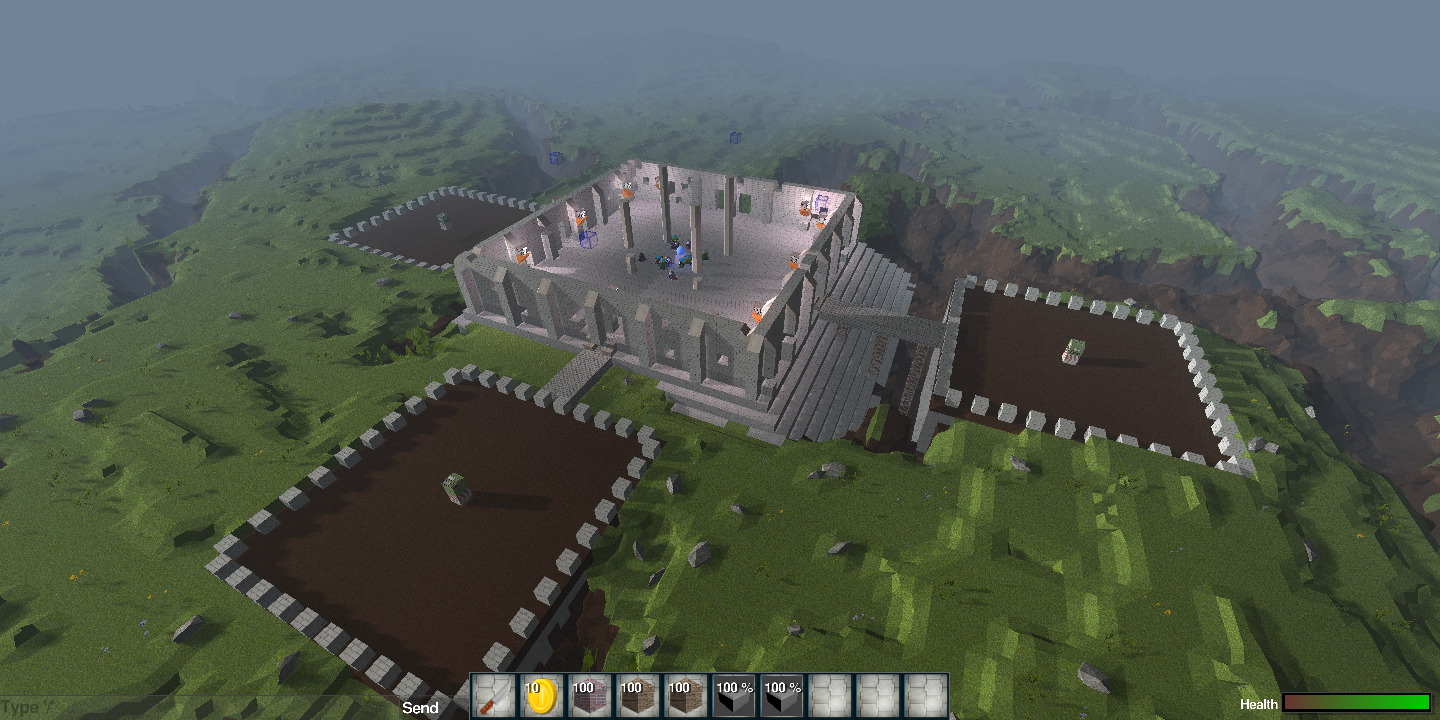Choose the red brick block slot
This screenshot has height=720, width=1440.
590,696
